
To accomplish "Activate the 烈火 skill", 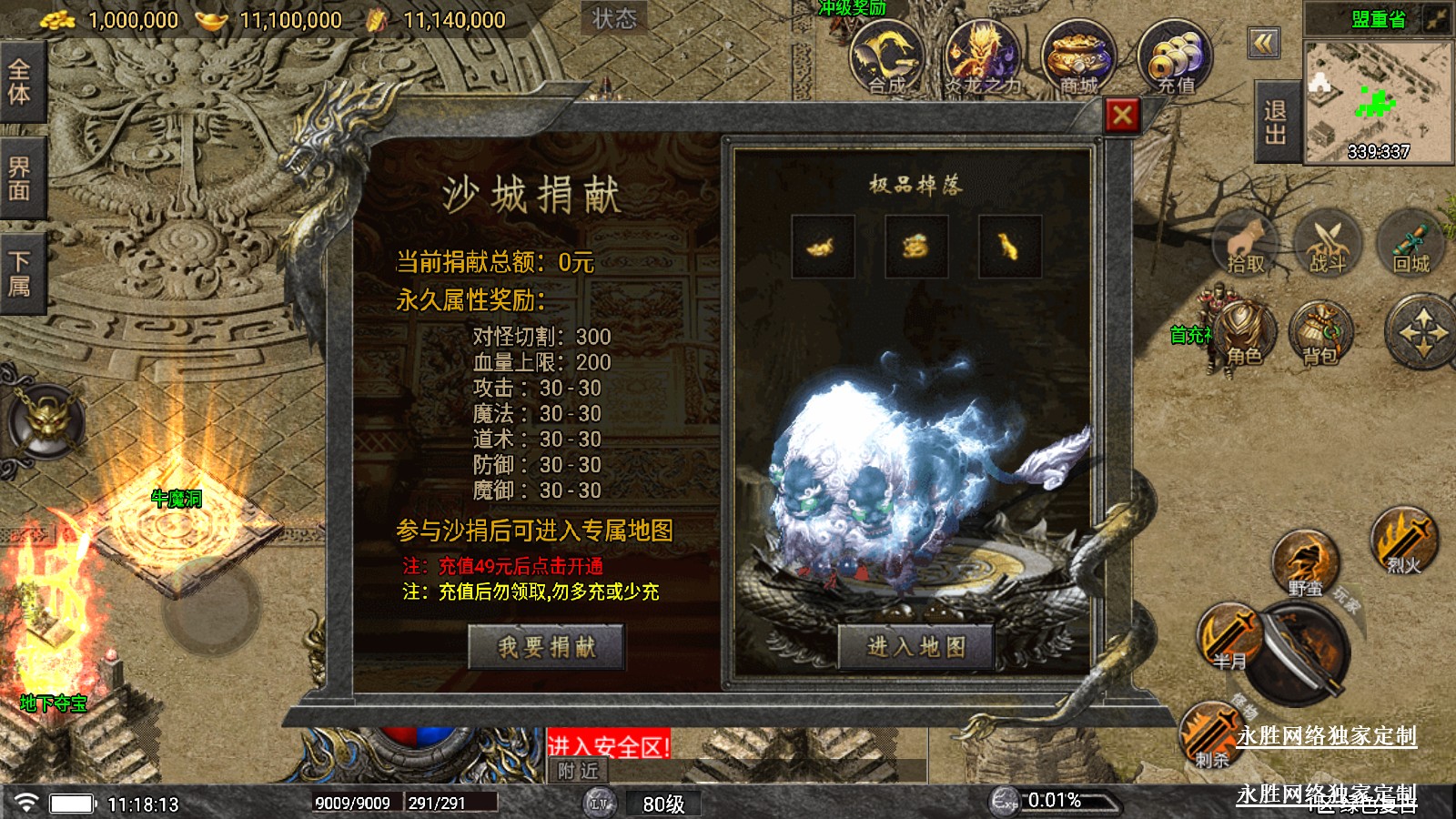I will [x=1403, y=542].
